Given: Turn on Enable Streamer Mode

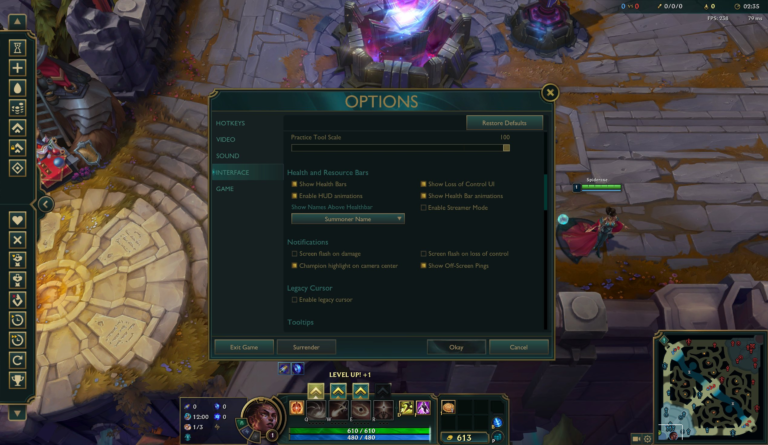Looking at the screenshot, I should click(x=423, y=208).
